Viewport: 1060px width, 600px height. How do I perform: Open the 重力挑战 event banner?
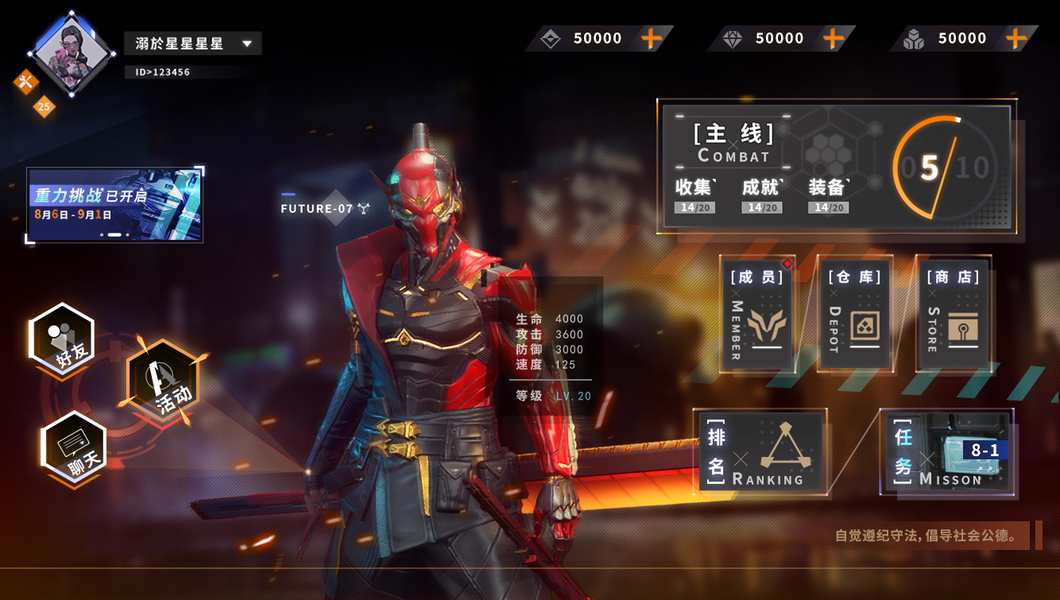(115, 205)
